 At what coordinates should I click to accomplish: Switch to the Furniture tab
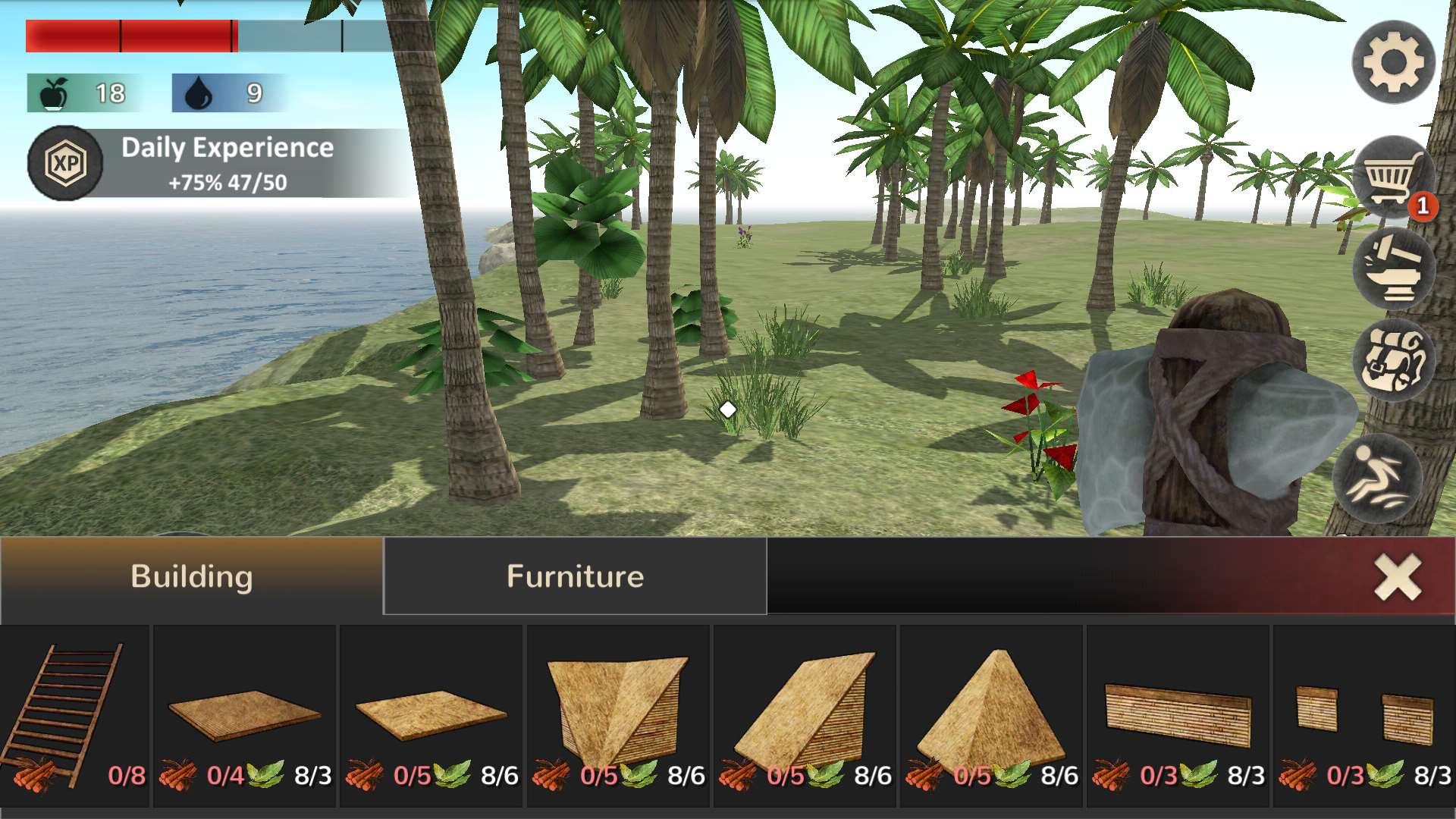575,576
